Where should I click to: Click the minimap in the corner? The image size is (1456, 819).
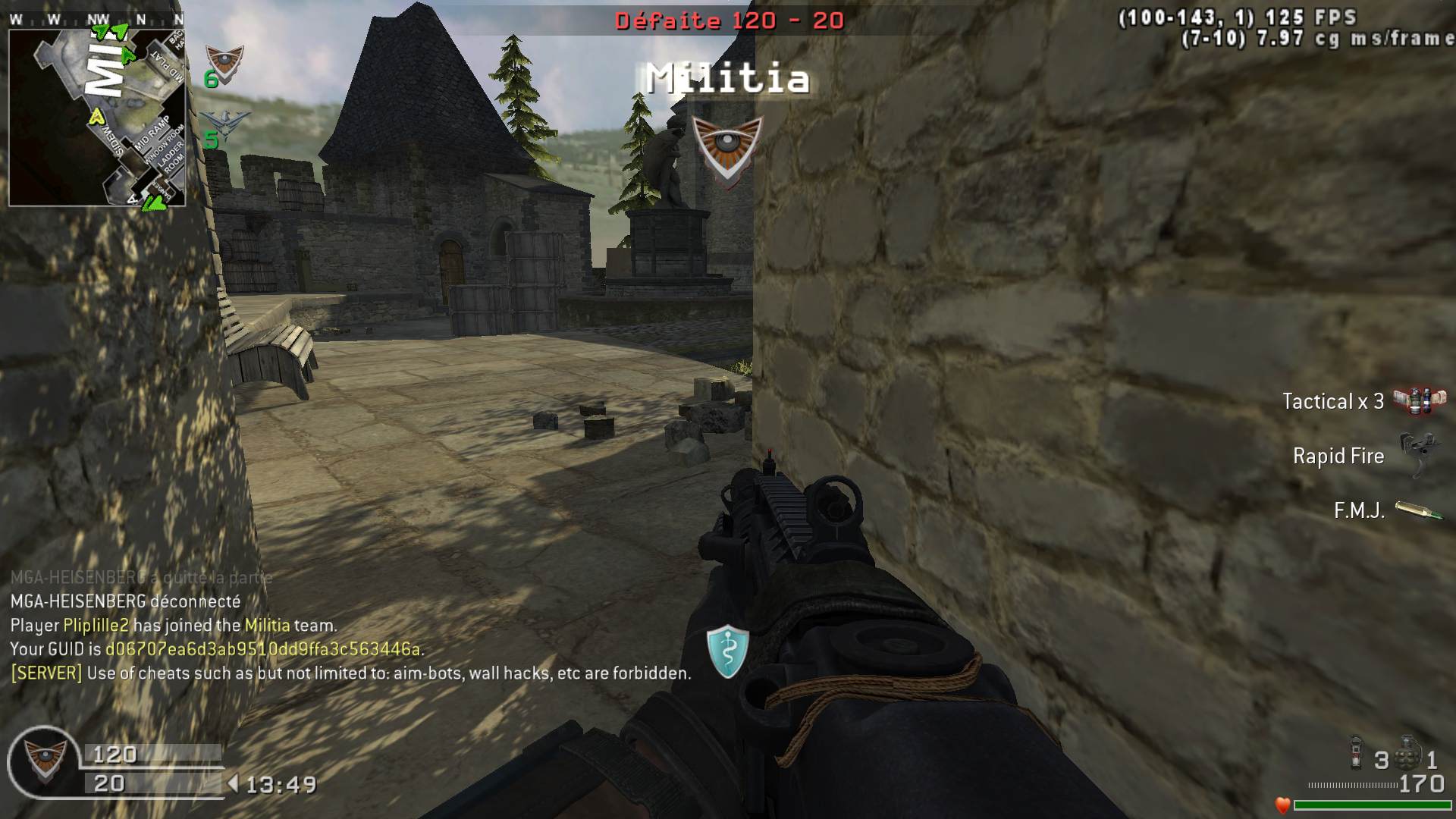click(97, 118)
